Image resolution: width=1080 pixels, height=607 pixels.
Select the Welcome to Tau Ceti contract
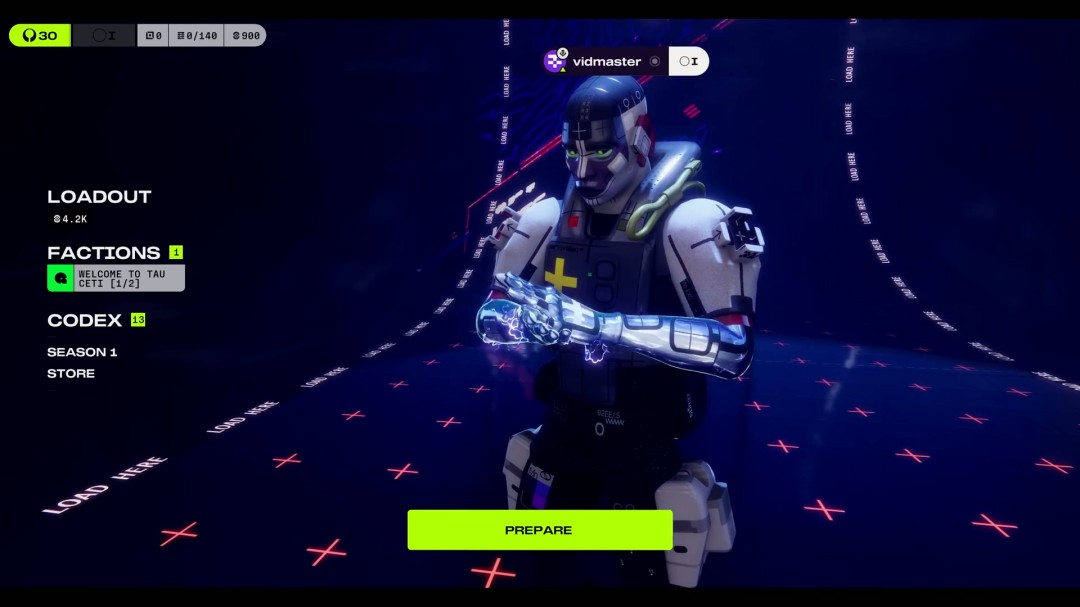click(116, 278)
